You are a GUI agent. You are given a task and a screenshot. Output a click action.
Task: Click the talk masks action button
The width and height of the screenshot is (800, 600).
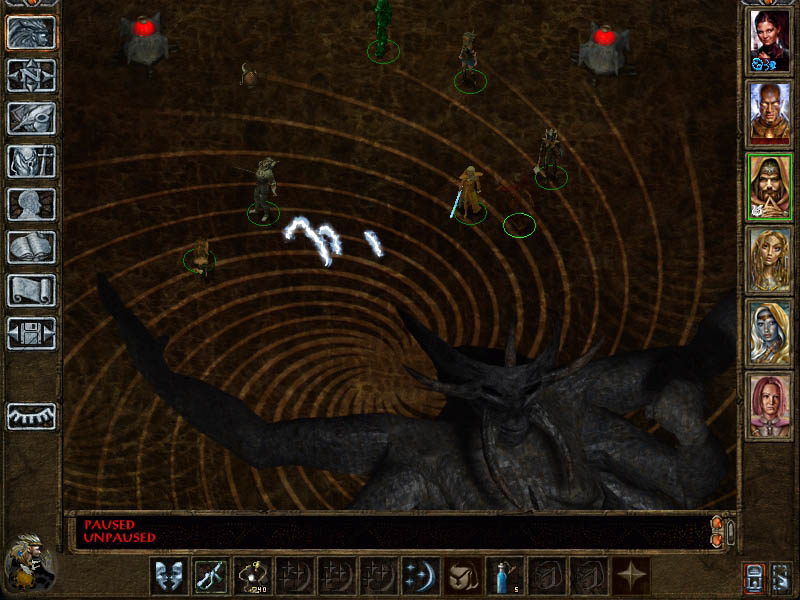166,575
